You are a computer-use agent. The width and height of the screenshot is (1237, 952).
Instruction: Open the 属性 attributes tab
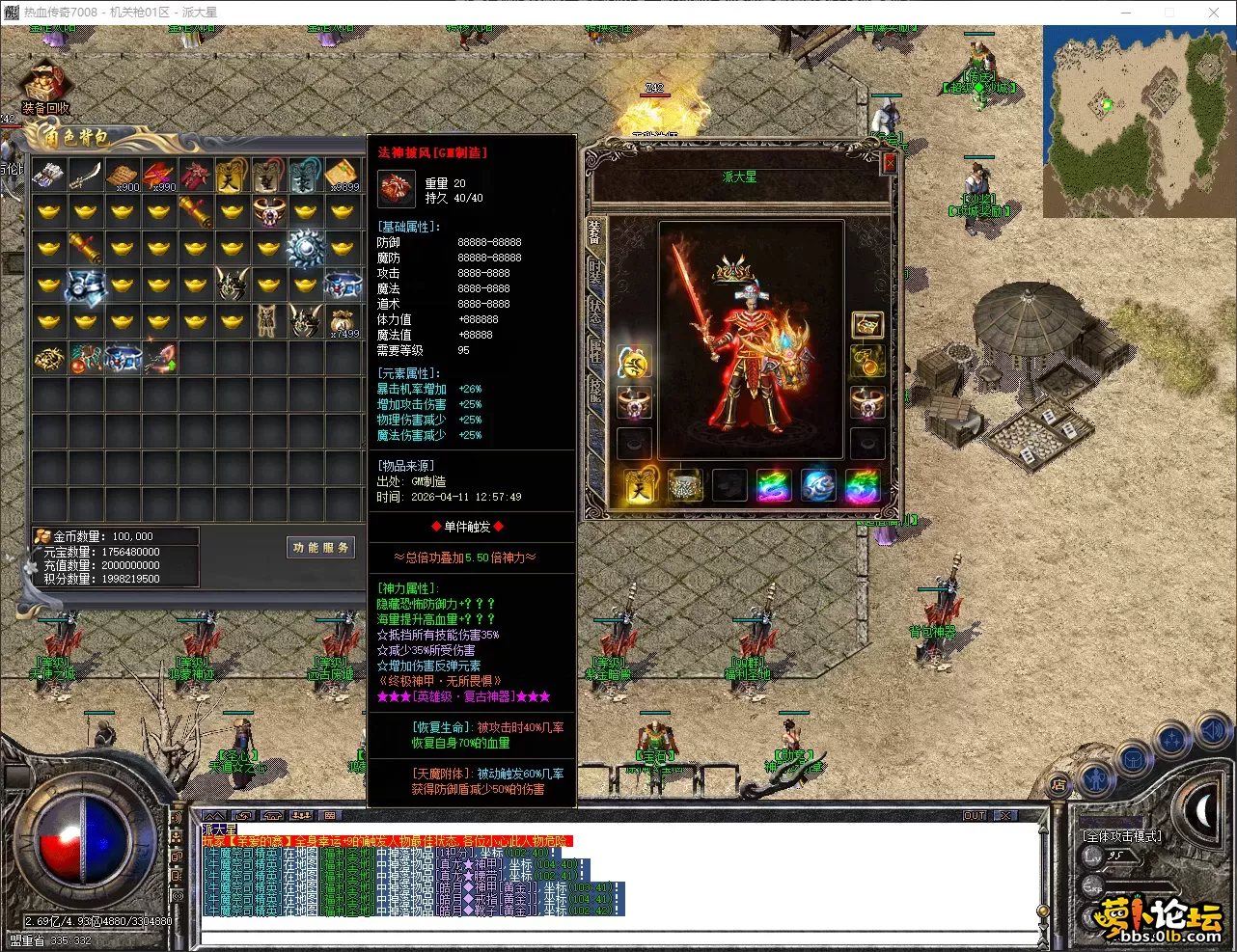(x=594, y=350)
